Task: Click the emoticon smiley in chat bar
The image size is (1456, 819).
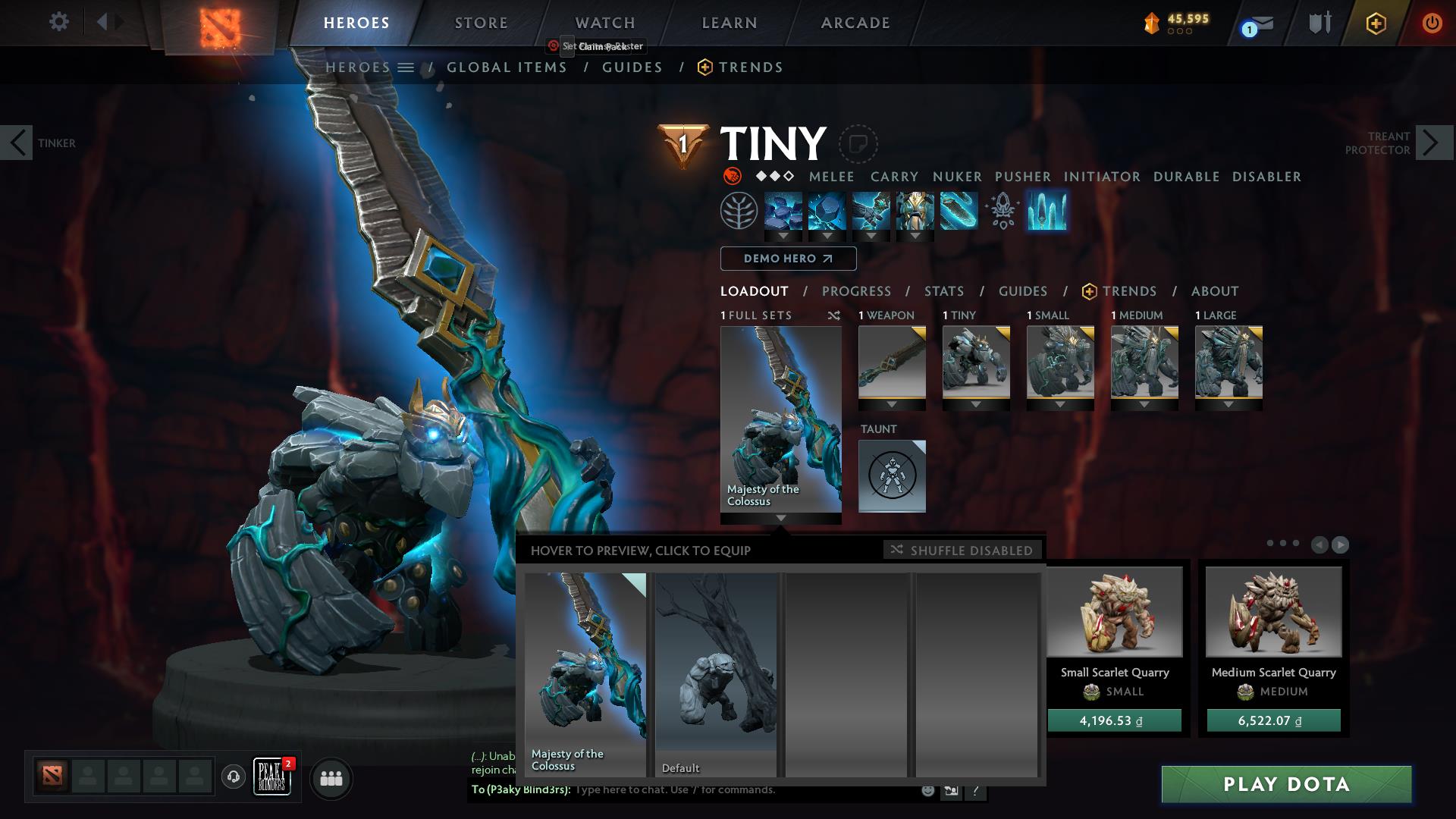Action: 927,790
